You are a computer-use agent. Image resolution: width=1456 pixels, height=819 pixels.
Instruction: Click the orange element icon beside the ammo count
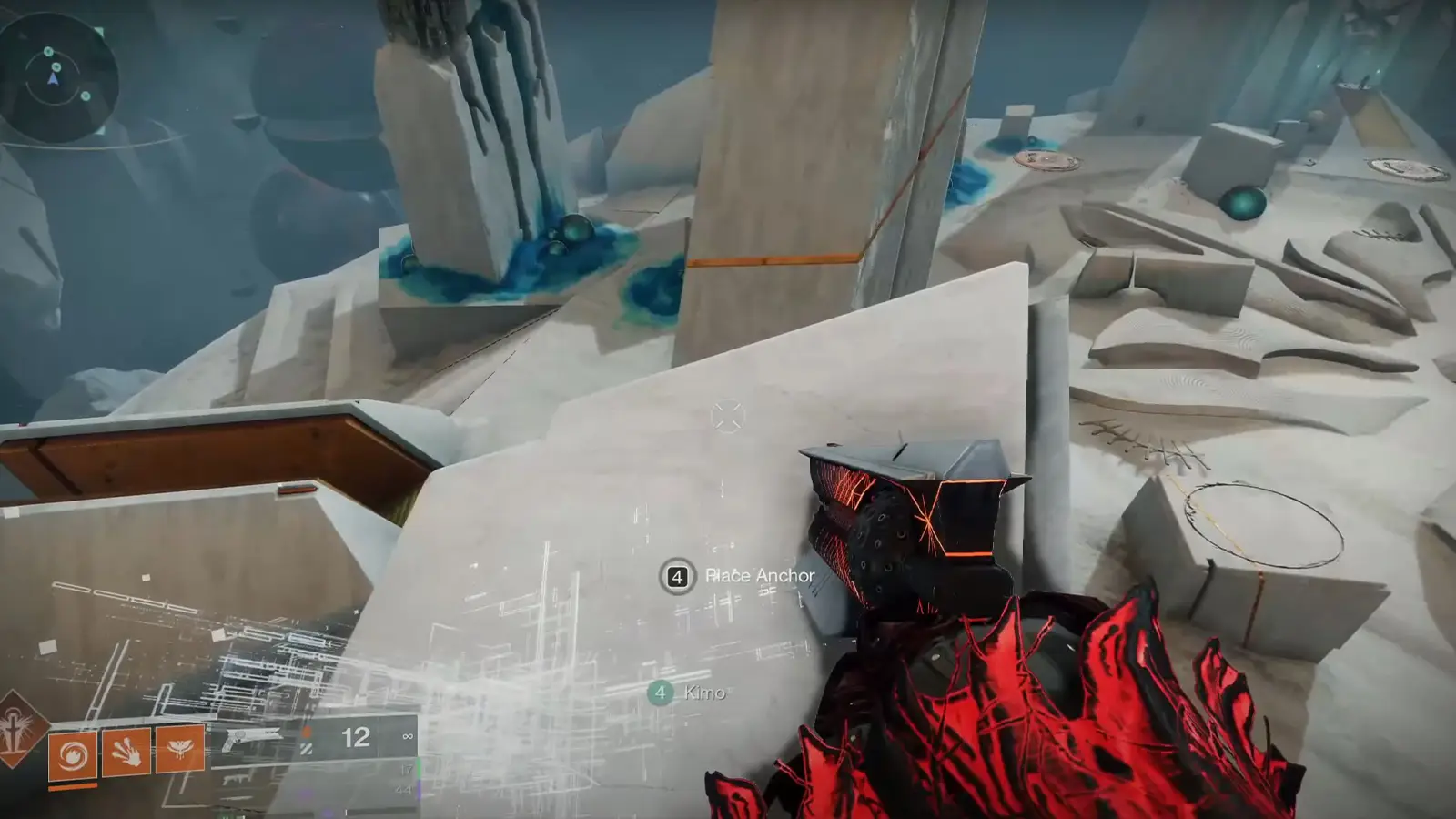tap(307, 732)
